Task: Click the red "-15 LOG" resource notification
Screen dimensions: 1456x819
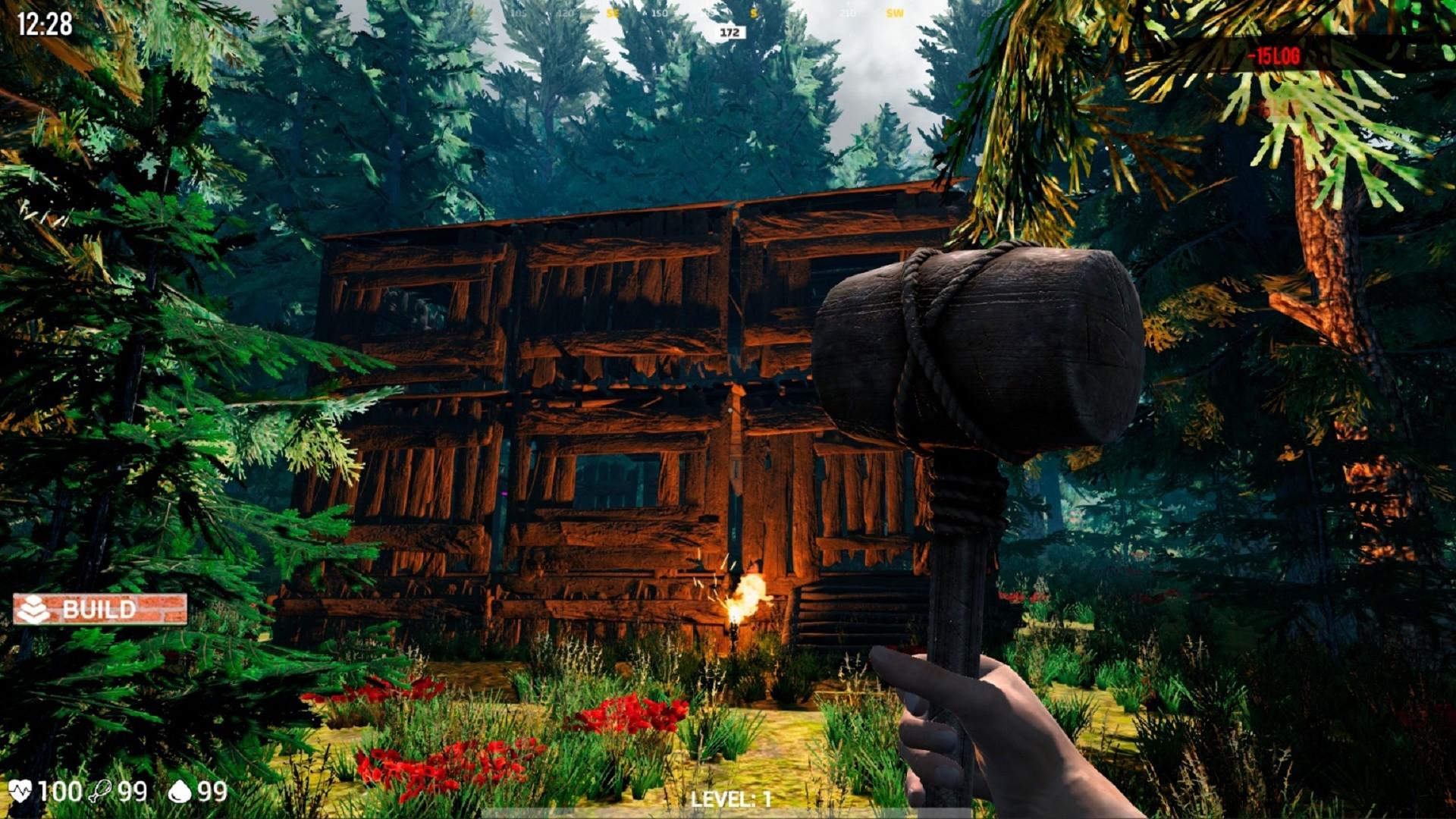Action: click(1274, 55)
